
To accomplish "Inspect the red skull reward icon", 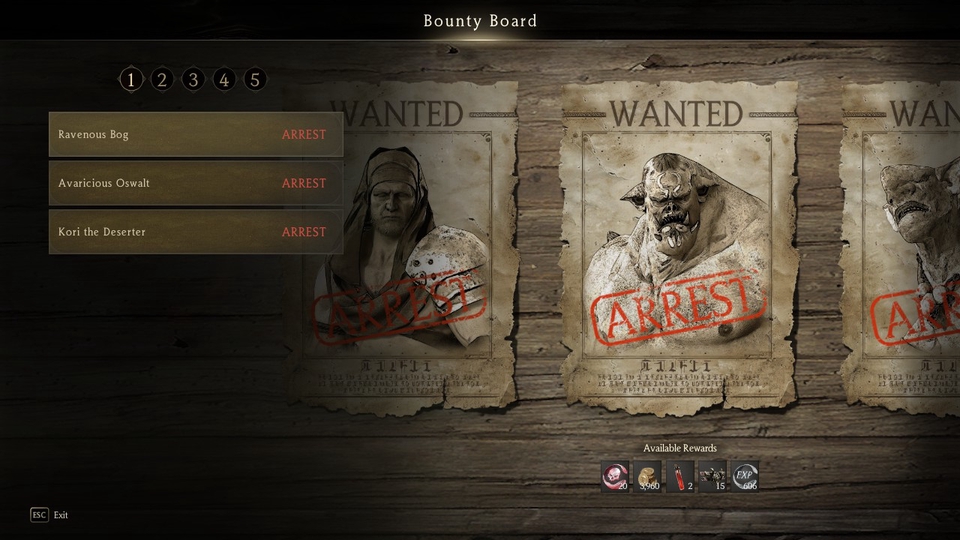I will pos(615,476).
